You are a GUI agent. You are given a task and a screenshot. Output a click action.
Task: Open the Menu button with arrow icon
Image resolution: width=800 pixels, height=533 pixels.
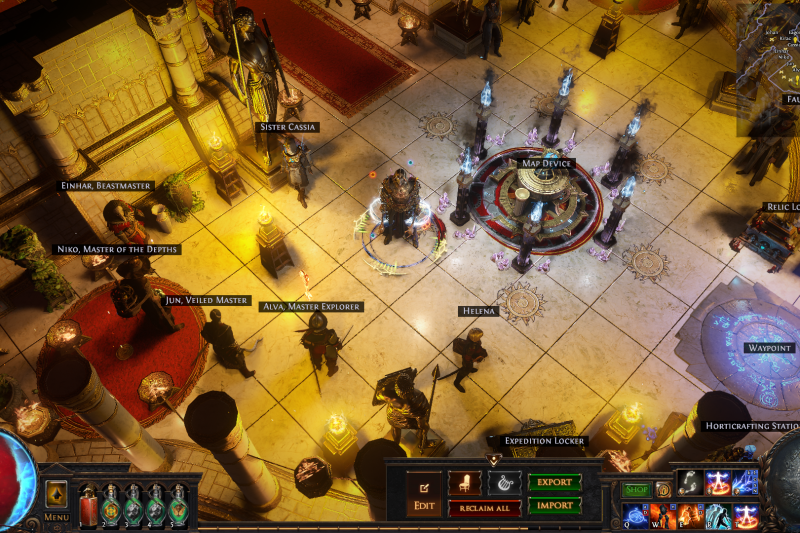56,495
